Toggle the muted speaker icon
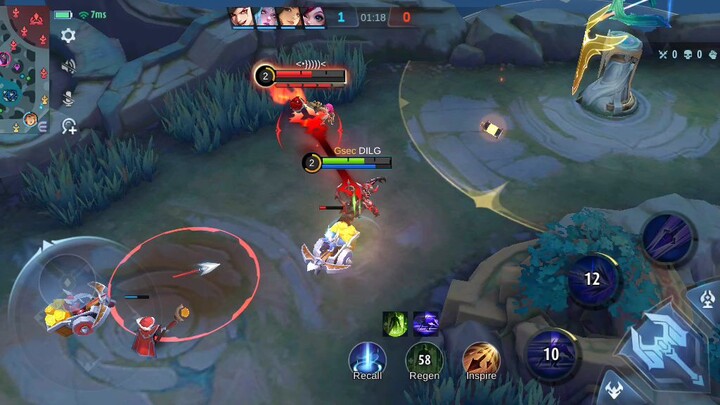The image size is (720, 405). point(68,66)
